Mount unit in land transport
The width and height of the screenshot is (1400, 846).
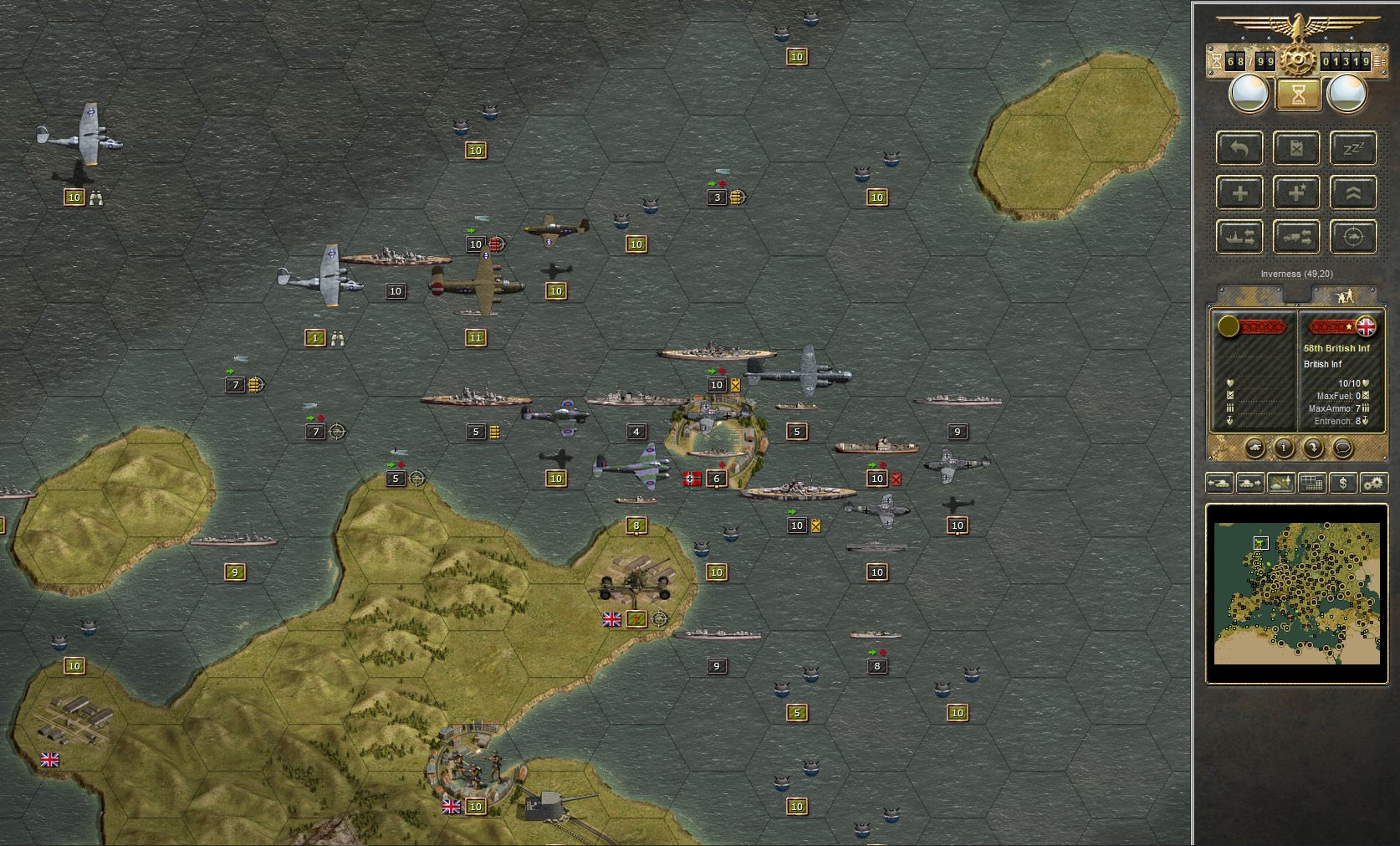tap(1296, 237)
